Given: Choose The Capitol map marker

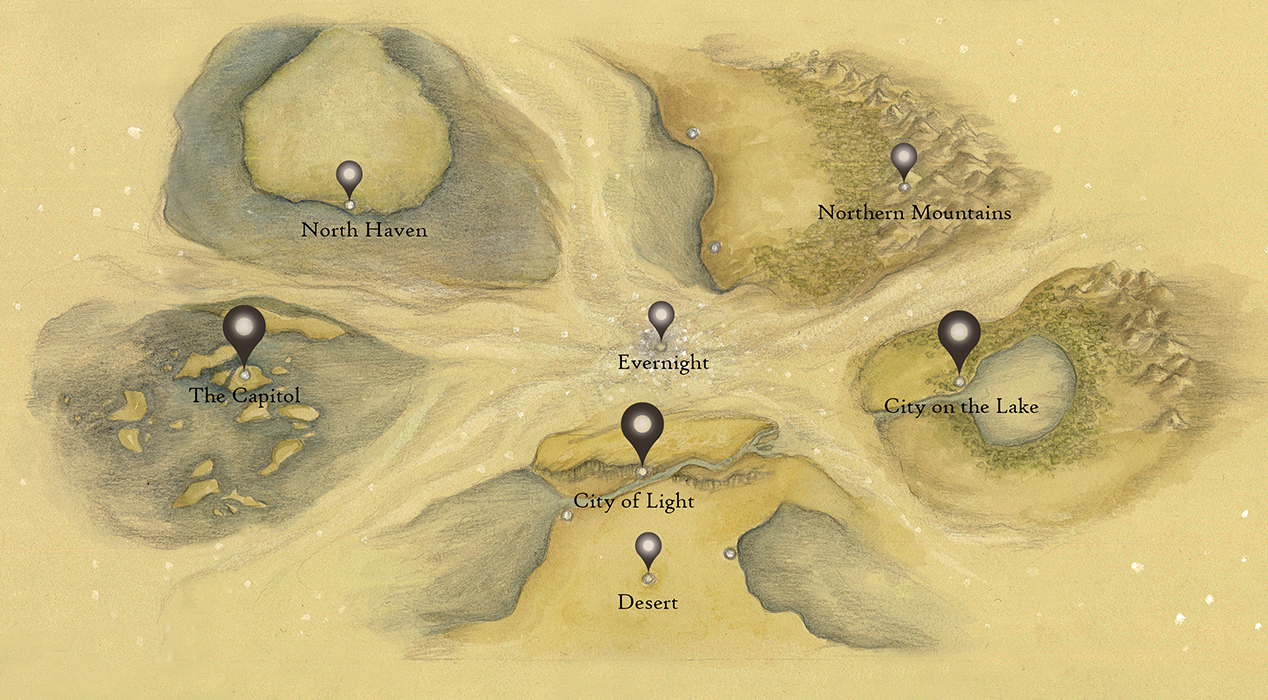Looking at the screenshot, I should [244, 329].
